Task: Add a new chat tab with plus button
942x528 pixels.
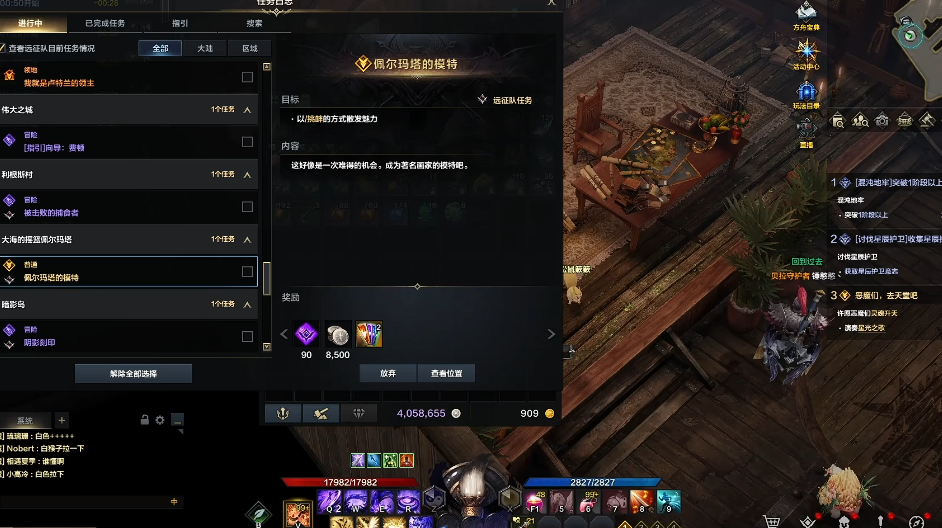Action: [x=61, y=420]
